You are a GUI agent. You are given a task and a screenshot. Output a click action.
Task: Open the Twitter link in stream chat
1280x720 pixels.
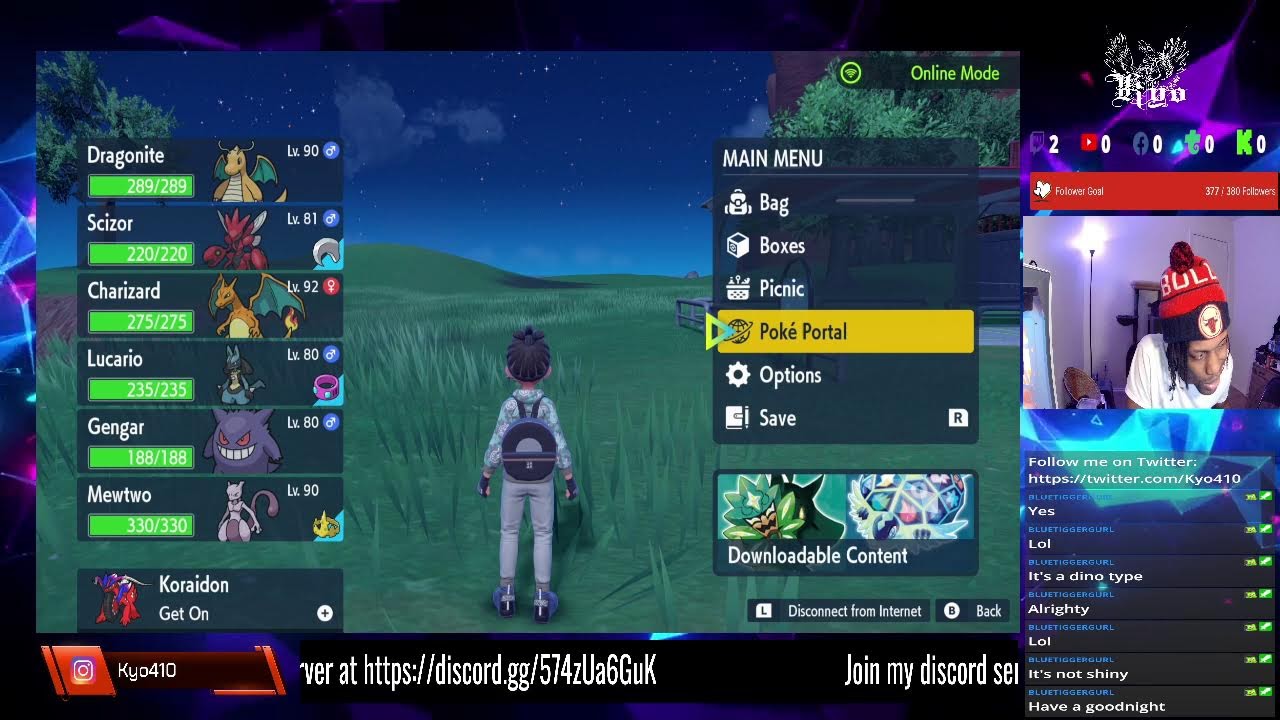point(1134,479)
